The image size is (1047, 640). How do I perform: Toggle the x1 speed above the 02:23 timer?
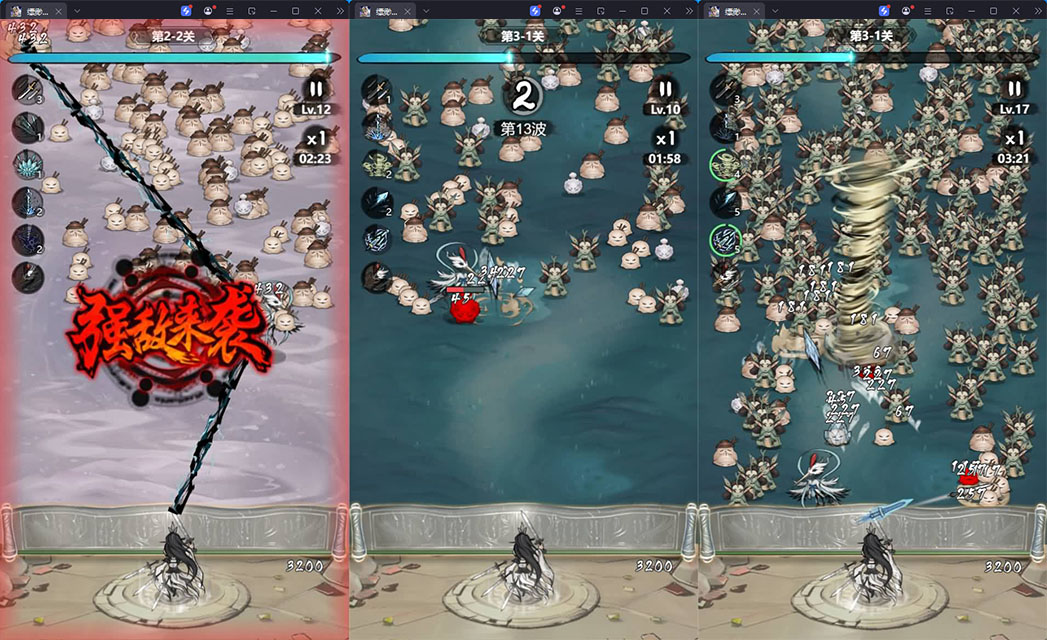click(317, 138)
